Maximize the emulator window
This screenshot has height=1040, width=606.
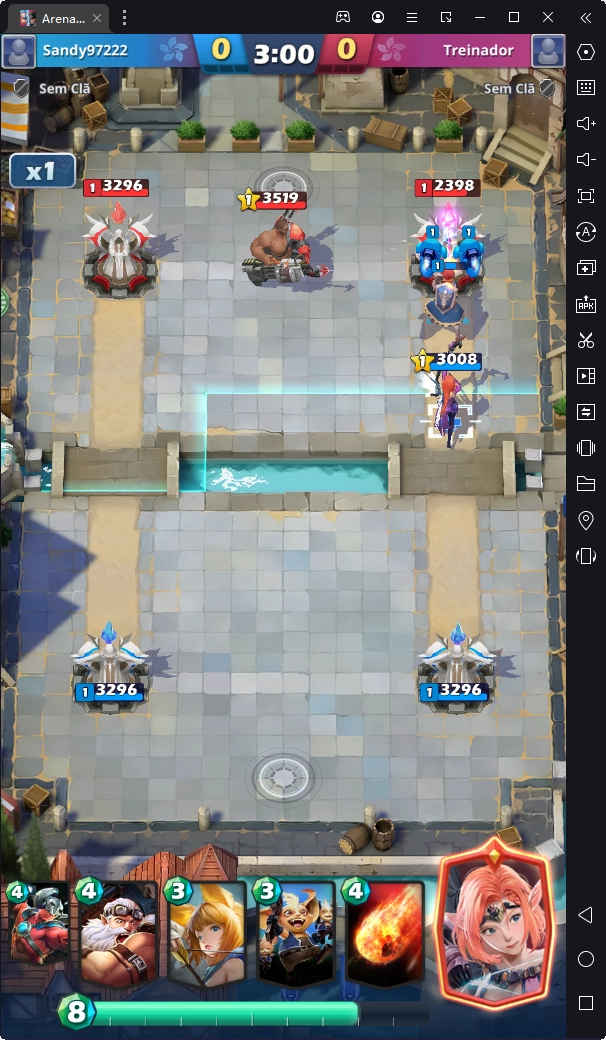[514, 17]
